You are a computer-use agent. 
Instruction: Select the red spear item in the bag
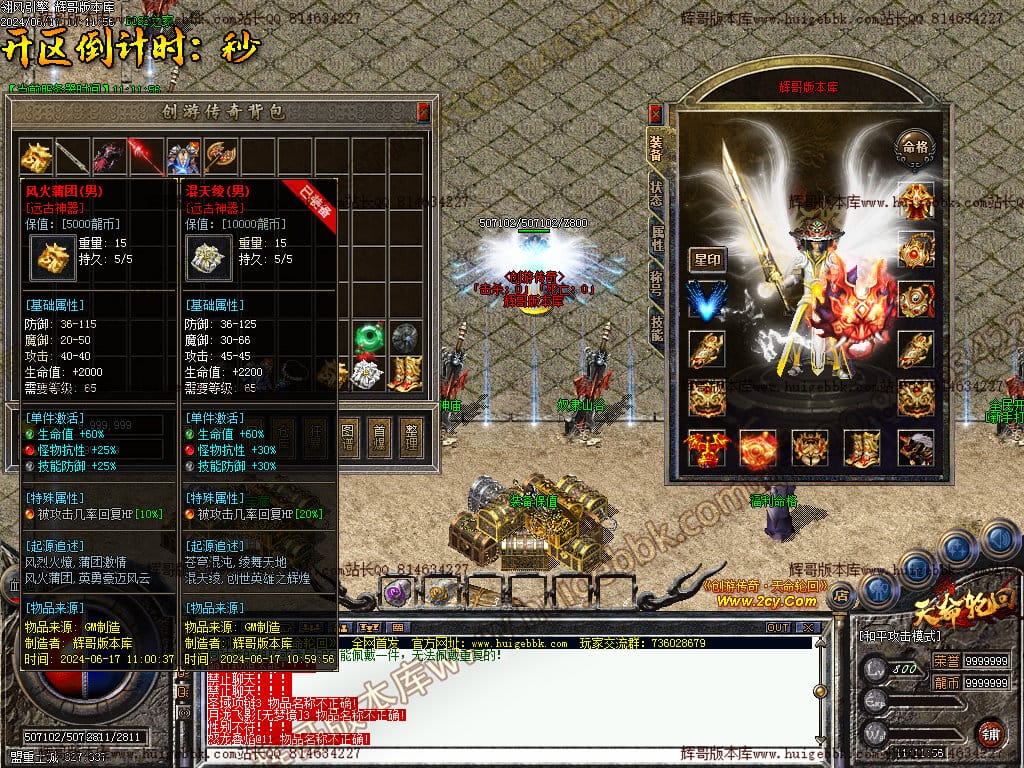coord(146,156)
